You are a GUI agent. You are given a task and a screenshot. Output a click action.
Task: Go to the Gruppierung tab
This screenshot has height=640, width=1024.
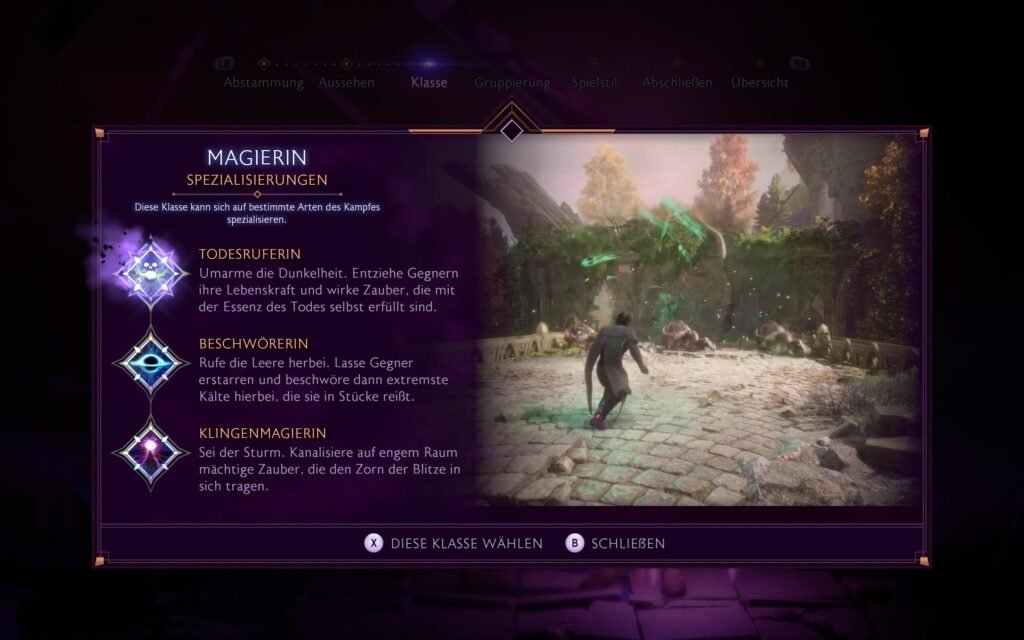[512, 83]
